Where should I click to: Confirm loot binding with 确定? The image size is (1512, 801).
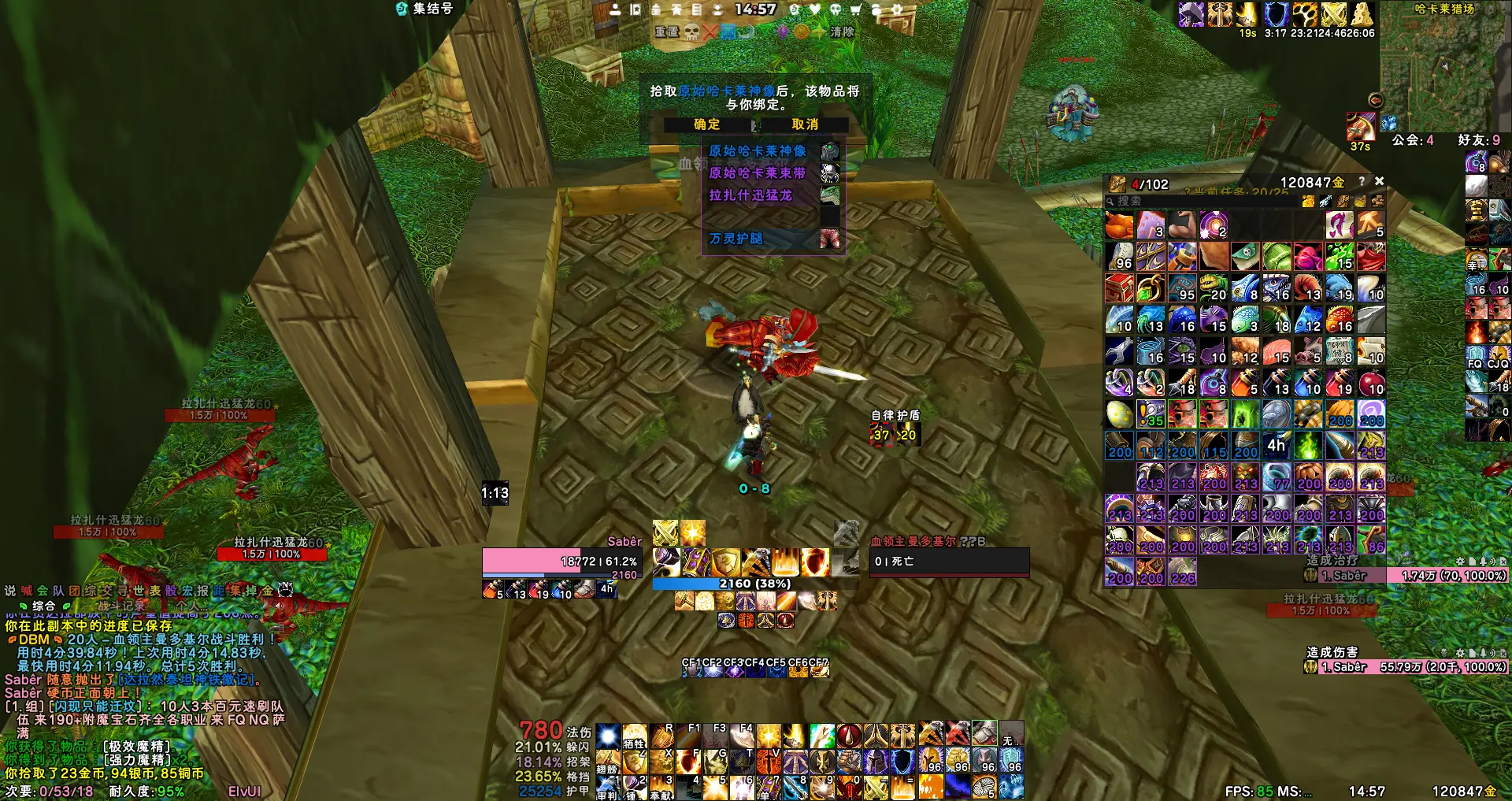point(706,124)
